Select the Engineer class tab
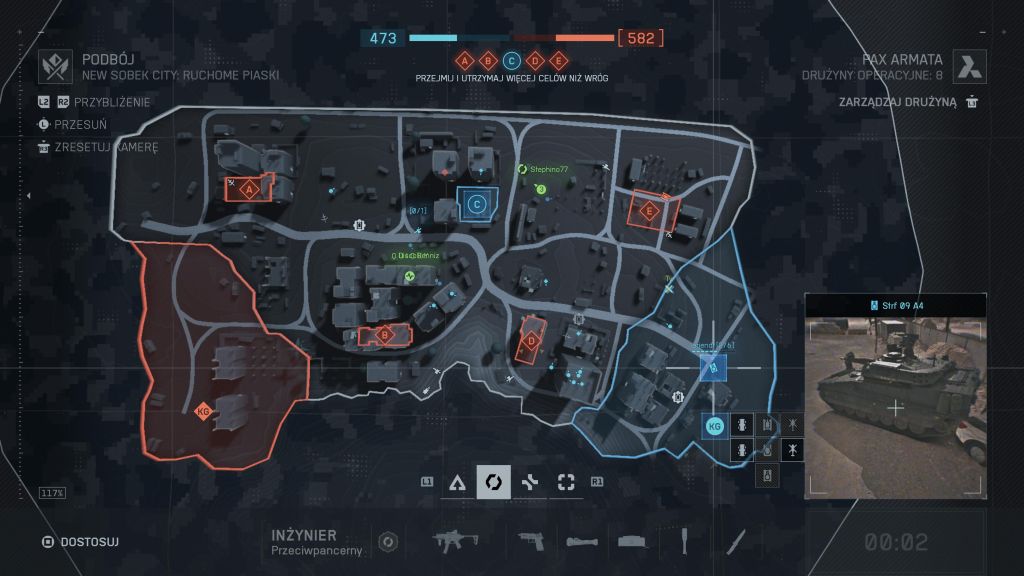 pyautogui.click(x=493, y=482)
